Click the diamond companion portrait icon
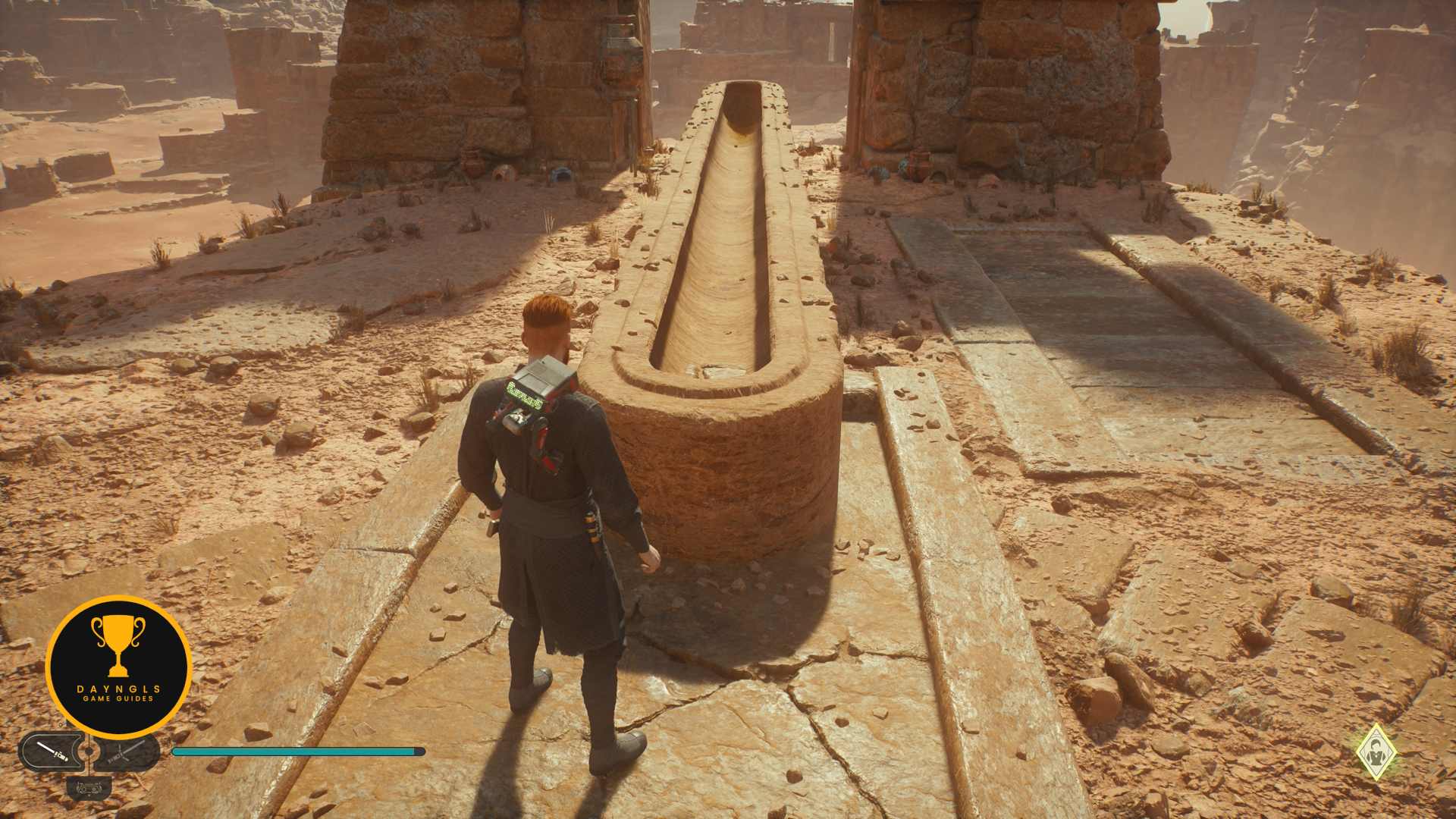 [1376, 752]
